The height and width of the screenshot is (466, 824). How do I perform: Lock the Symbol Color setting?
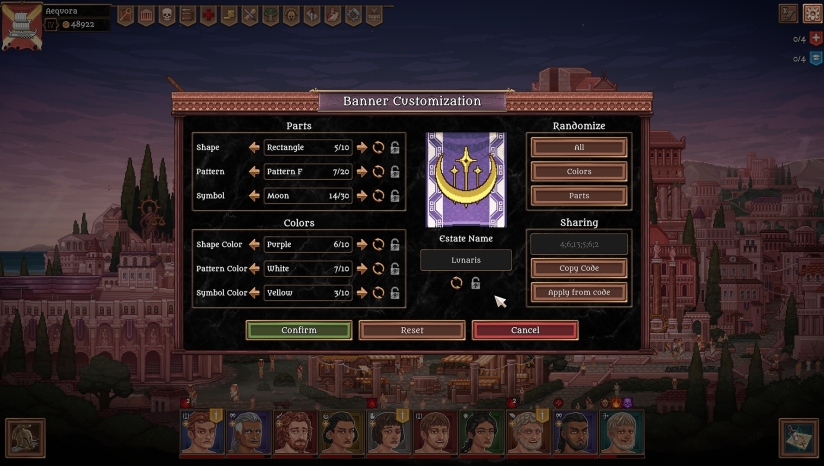[395, 292]
